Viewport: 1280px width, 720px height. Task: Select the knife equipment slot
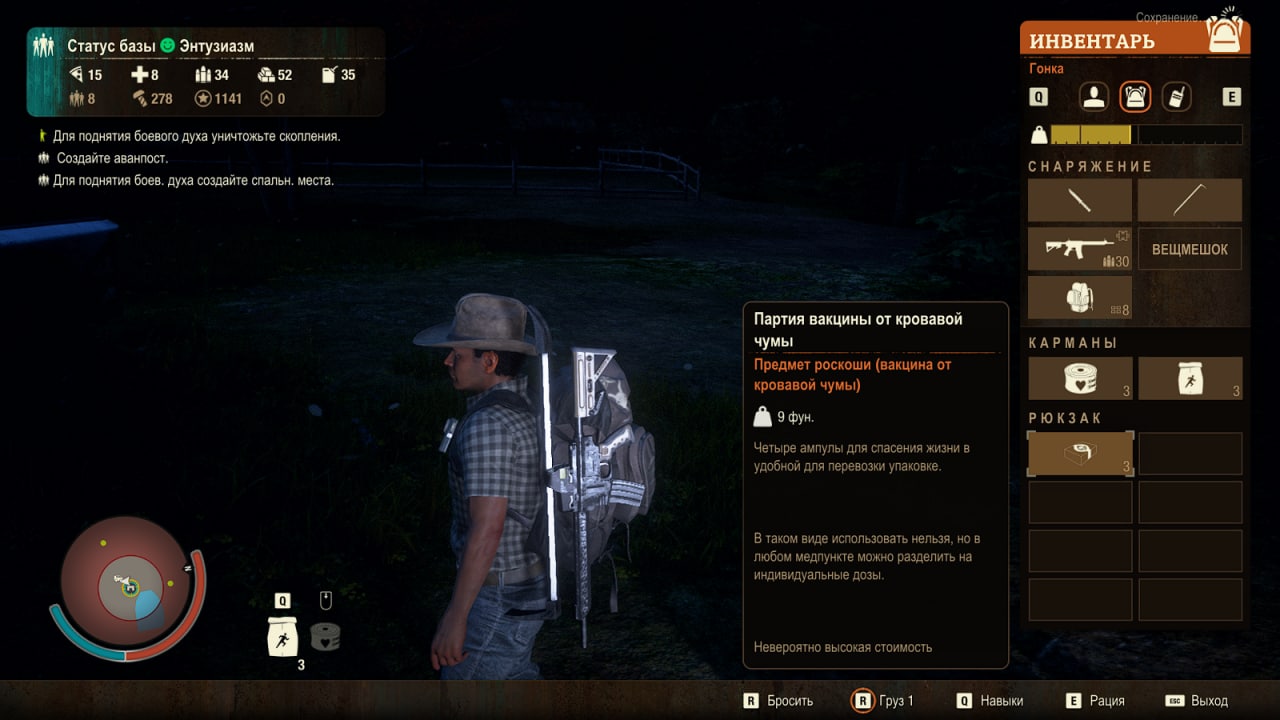tap(1080, 200)
